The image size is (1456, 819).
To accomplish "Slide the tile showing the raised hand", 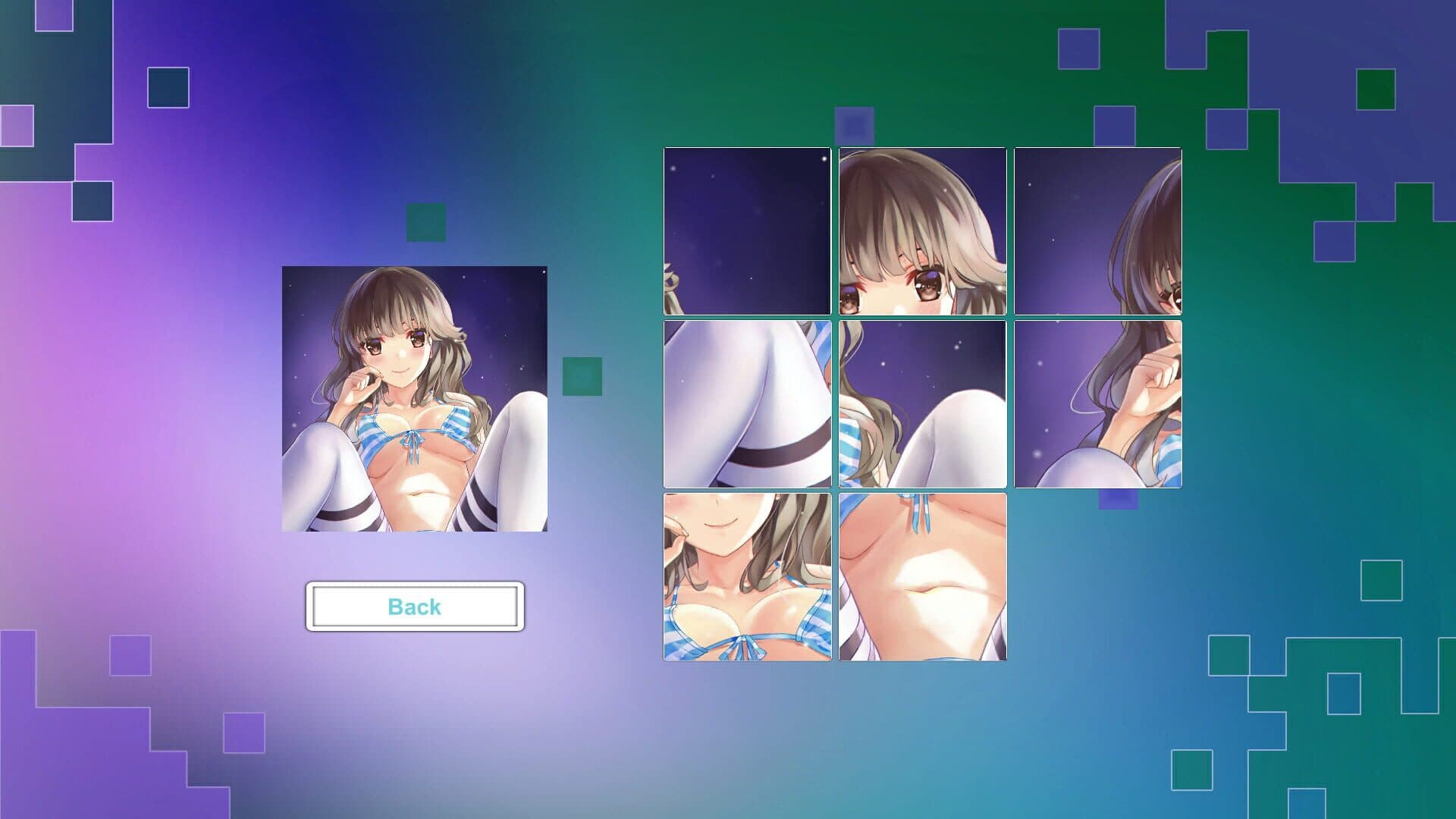I will click(x=1097, y=404).
